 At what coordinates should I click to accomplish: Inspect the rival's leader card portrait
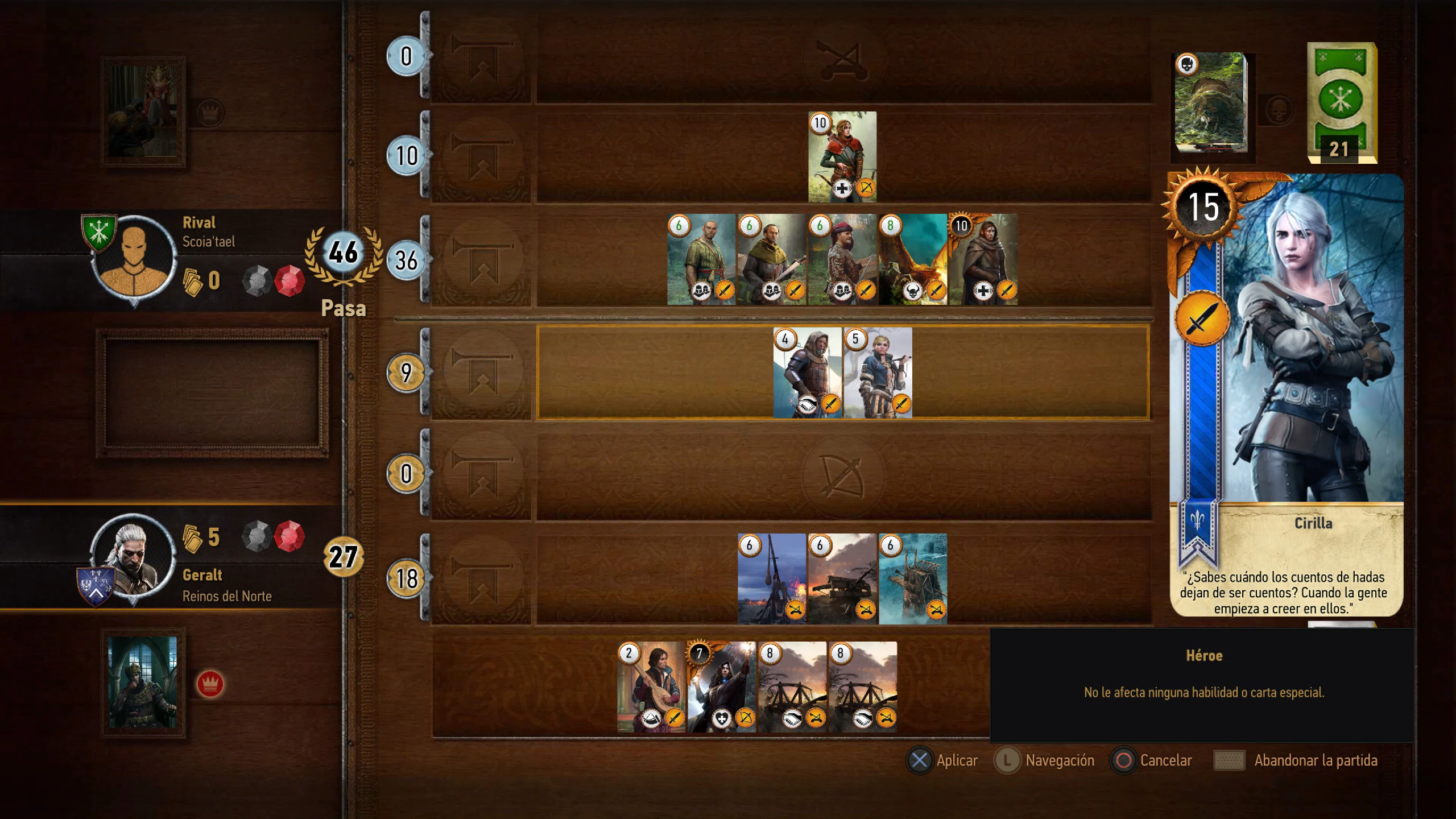point(143,111)
